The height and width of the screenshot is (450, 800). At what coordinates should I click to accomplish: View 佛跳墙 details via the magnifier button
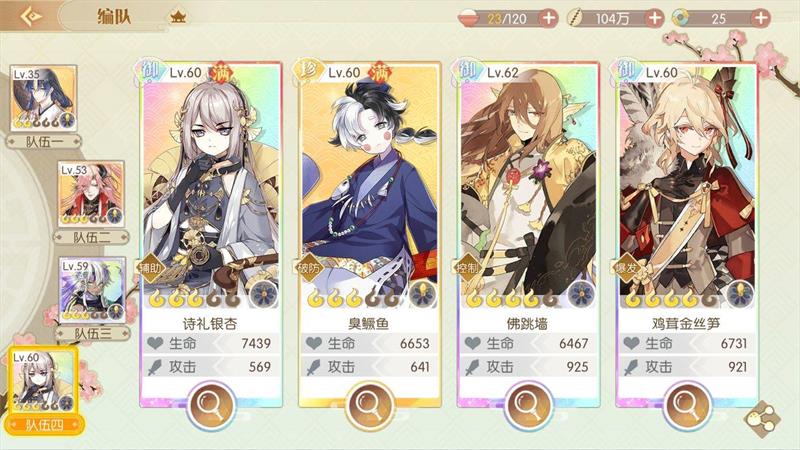(x=527, y=404)
